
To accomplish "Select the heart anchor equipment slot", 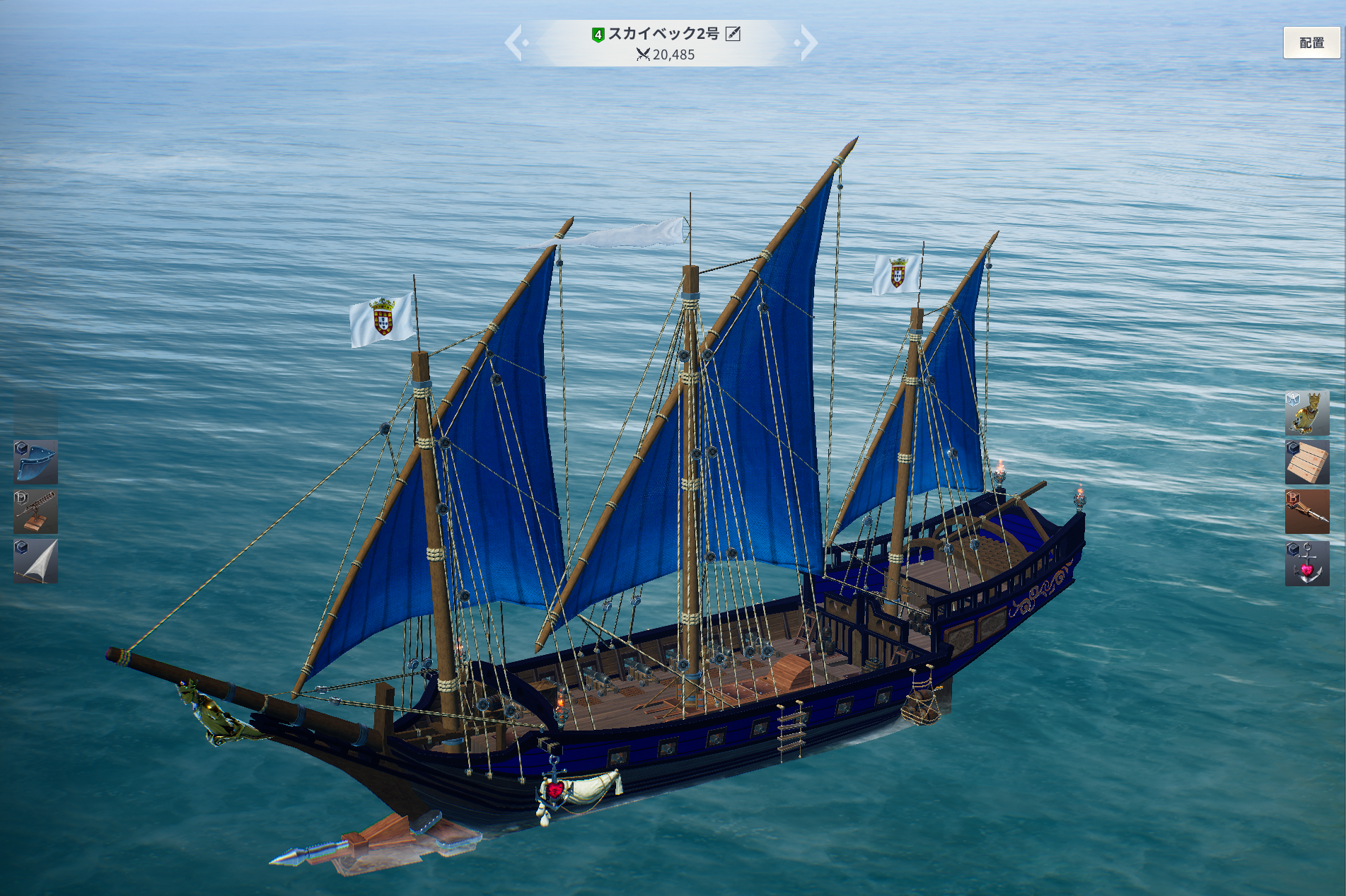I will [1306, 563].
